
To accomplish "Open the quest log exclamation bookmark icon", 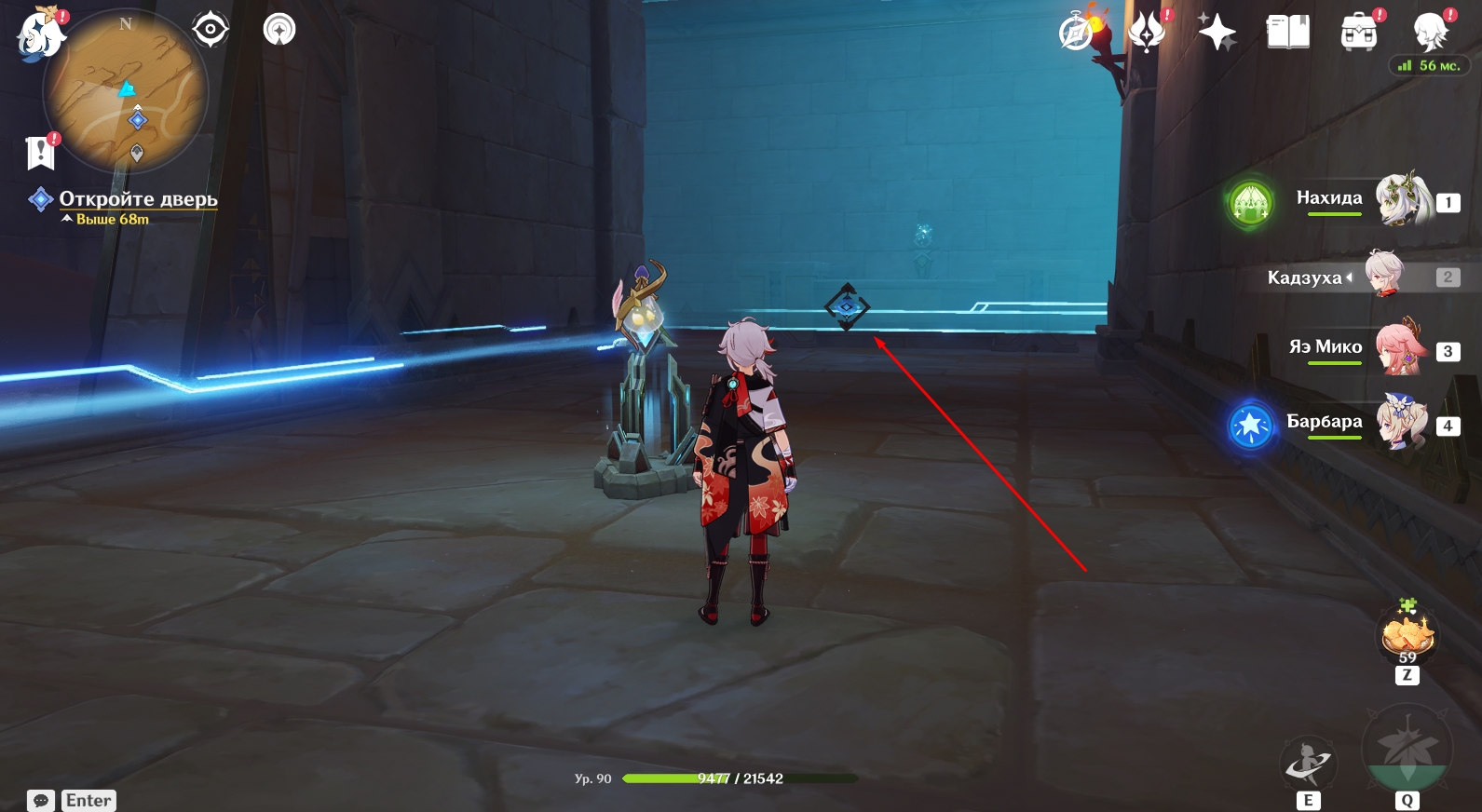I will tap(41, 152).
